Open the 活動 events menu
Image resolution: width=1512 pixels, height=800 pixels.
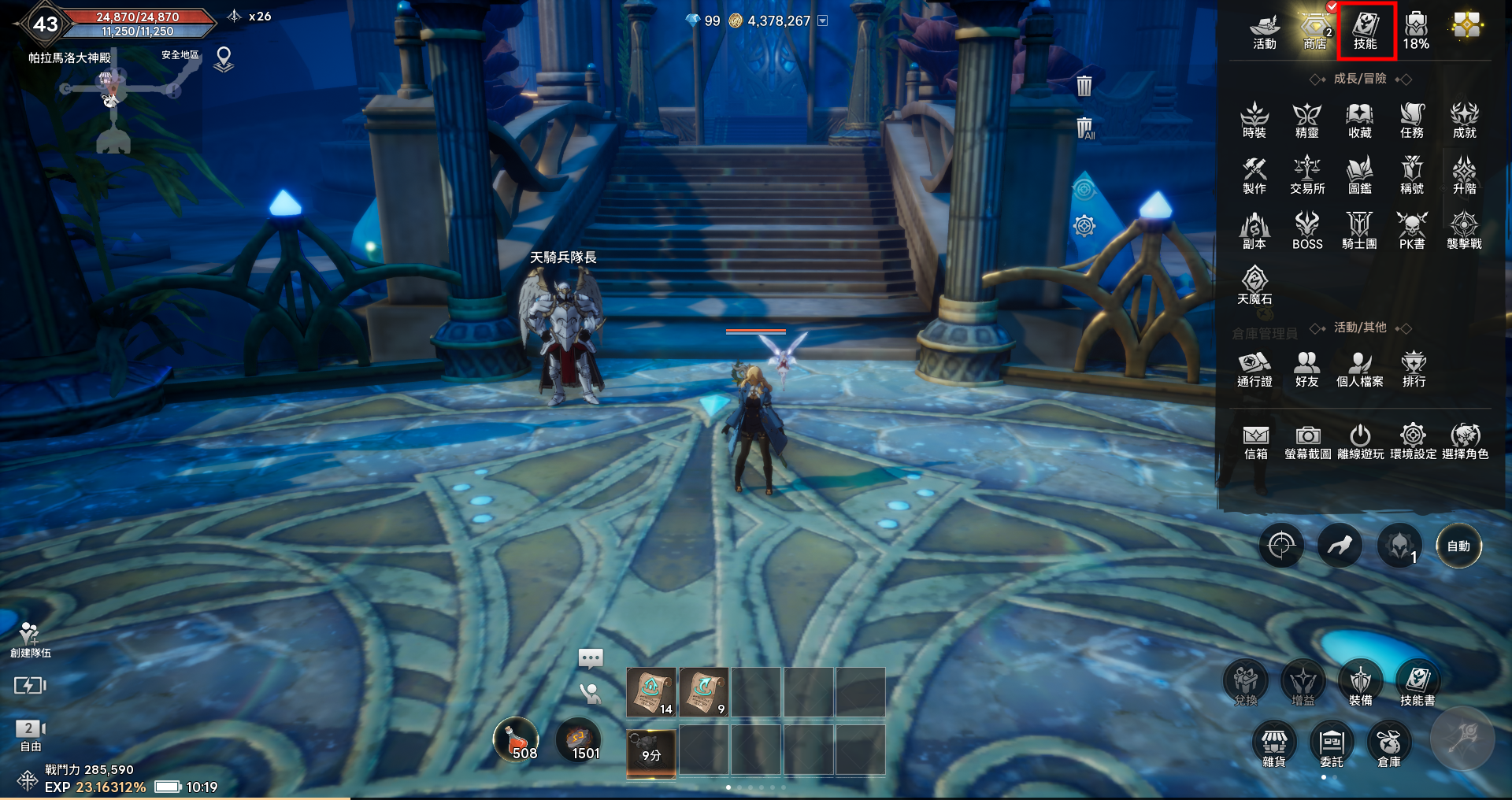[x=1265, y=31]
